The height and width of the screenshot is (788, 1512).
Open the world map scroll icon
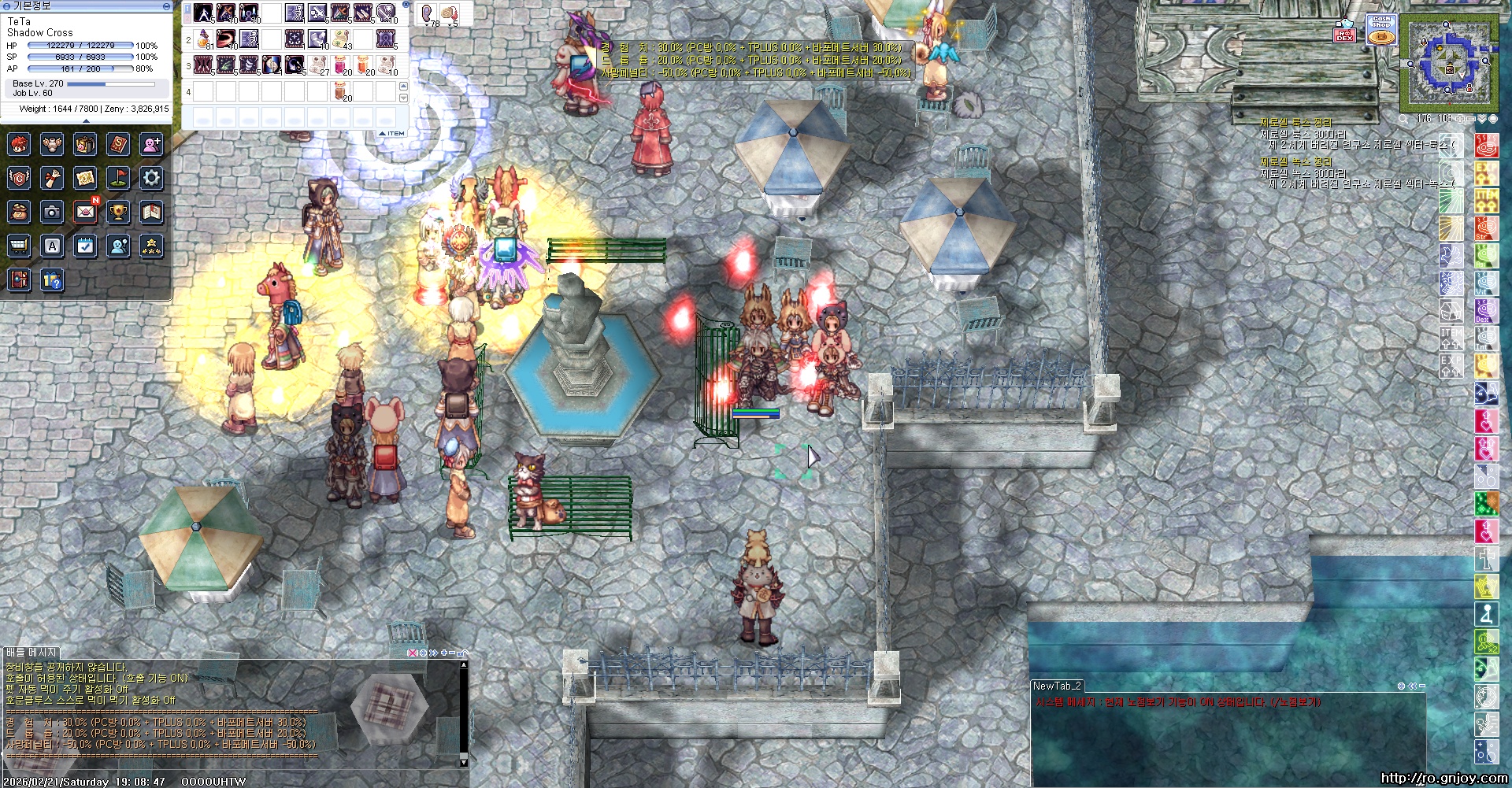pos(85,178)
